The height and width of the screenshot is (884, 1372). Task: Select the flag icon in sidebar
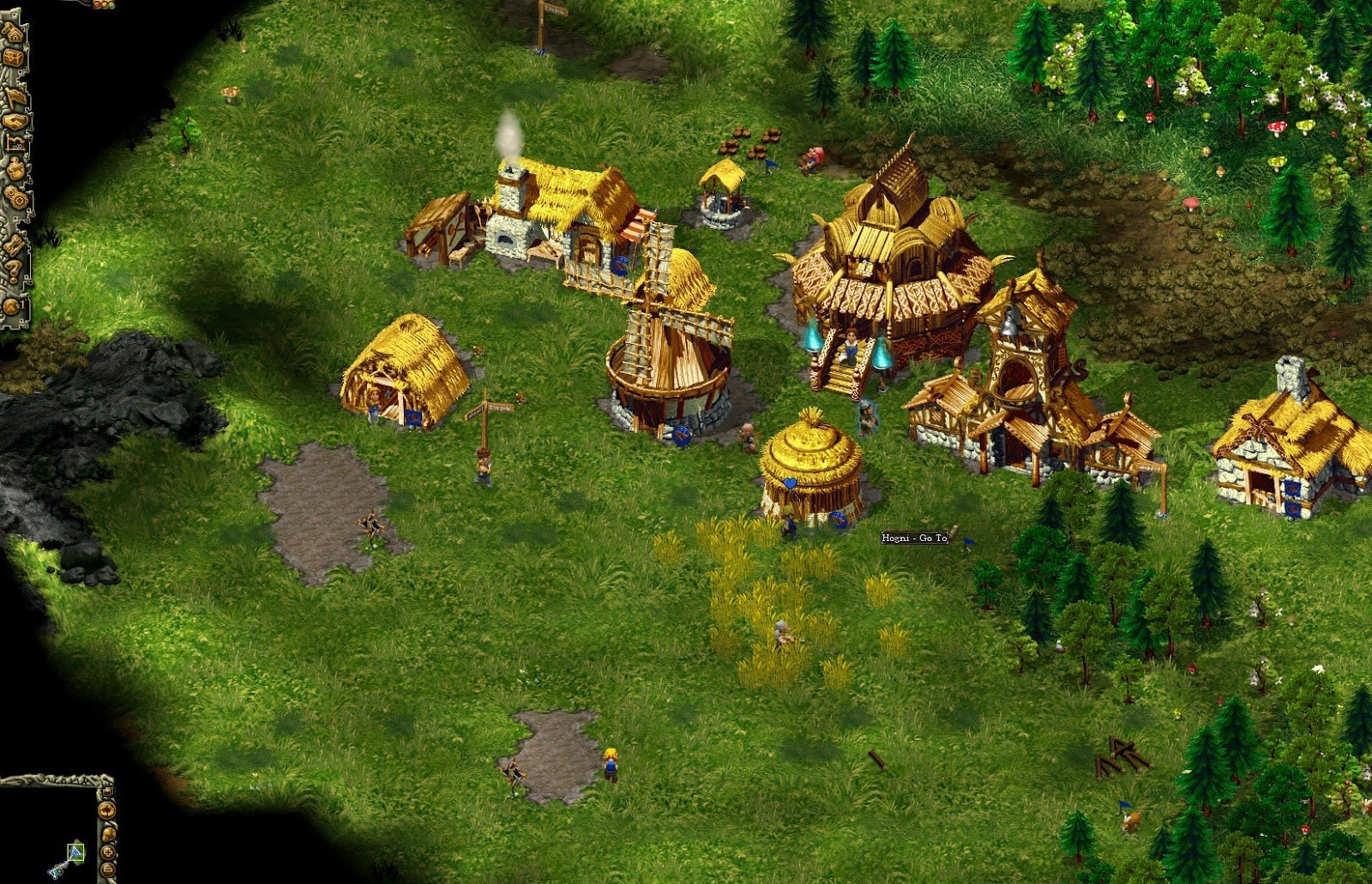click(x=15, y=97)
